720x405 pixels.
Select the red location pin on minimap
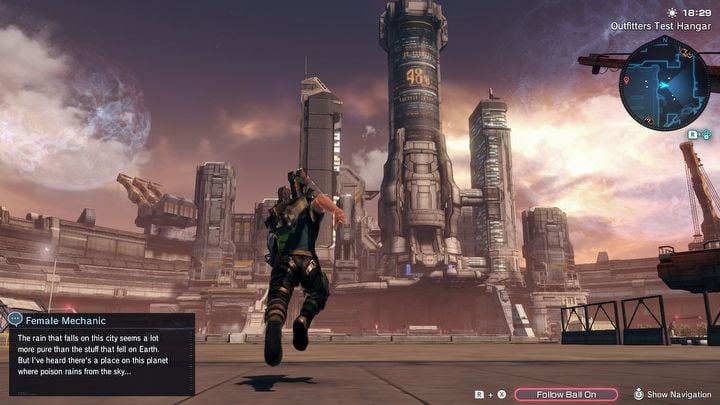[627, 79]
